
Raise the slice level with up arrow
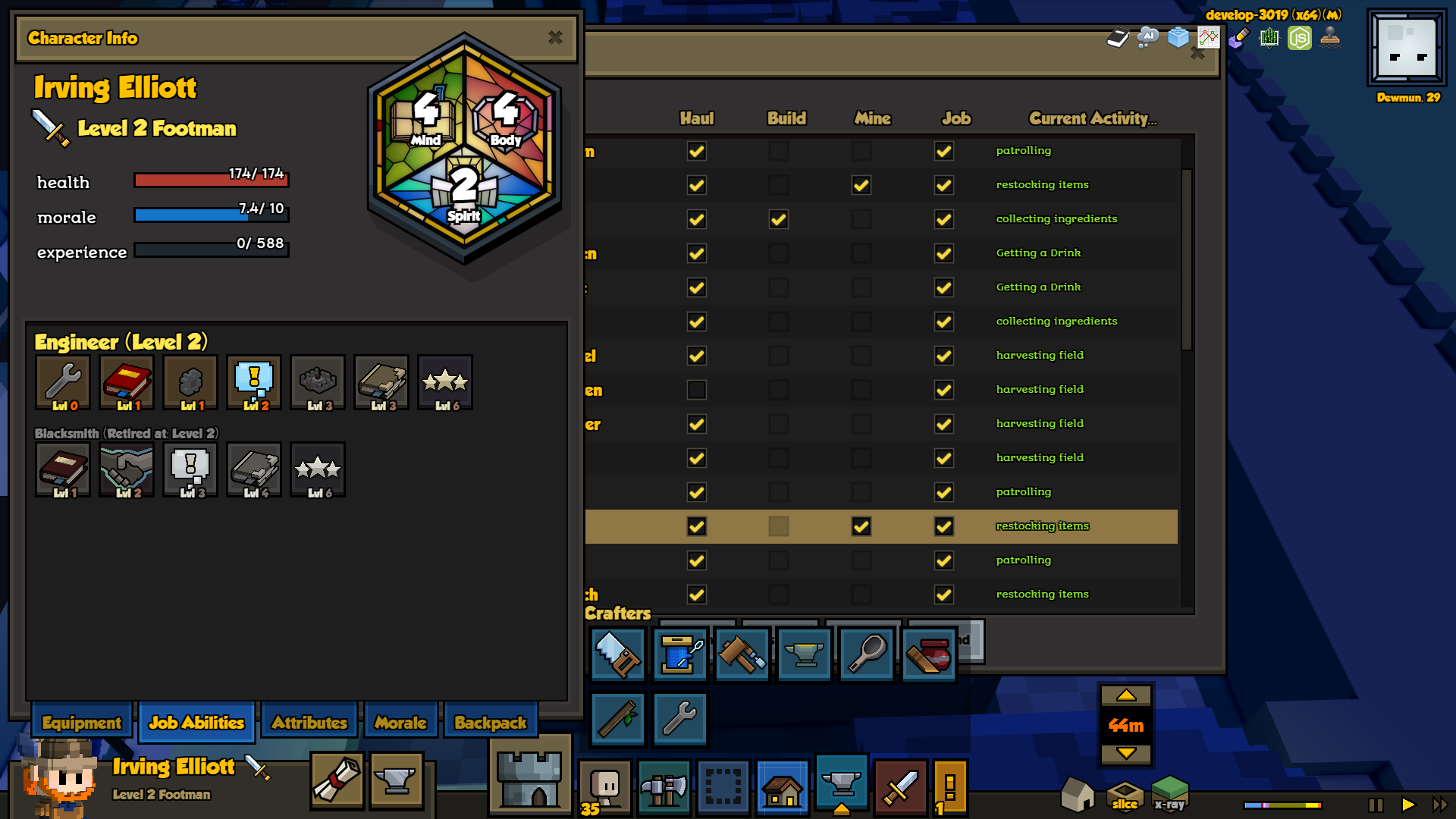(1126, 695)
